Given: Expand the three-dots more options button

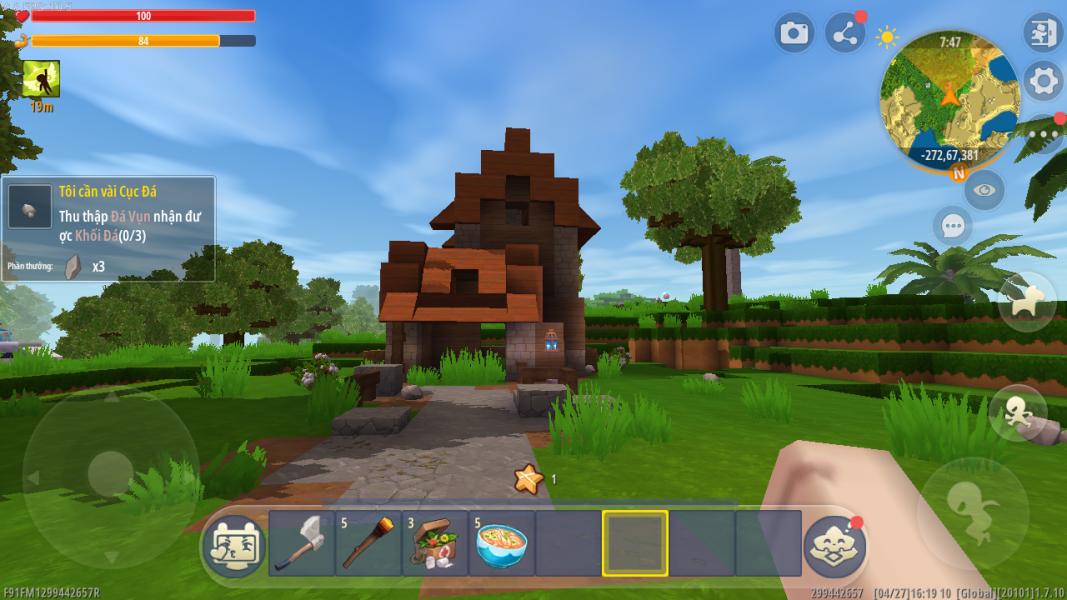Looking at the screenshot, I should [x=1047, y=133].
